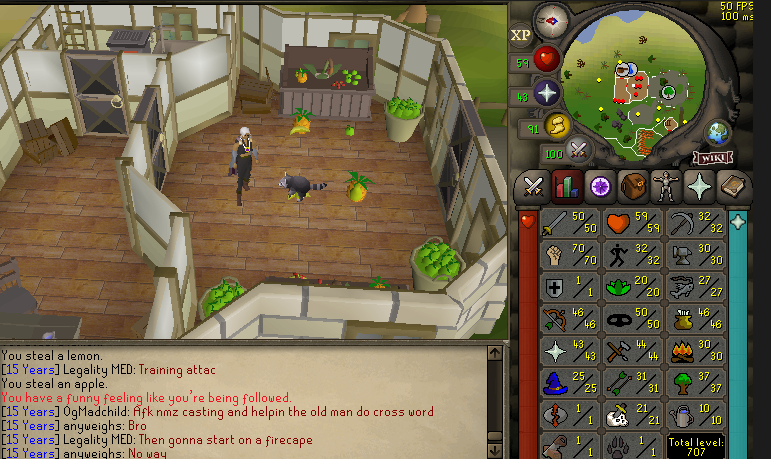Click the chat box scrollbar up arrow
The width and height of the screenshot is (771, 459).
(494, 352)
